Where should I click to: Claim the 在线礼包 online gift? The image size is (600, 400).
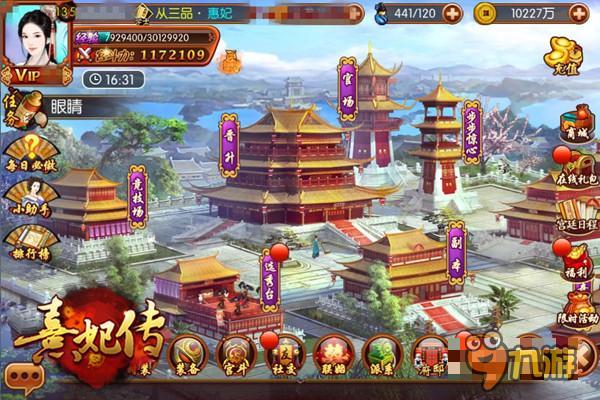[576, 168]
